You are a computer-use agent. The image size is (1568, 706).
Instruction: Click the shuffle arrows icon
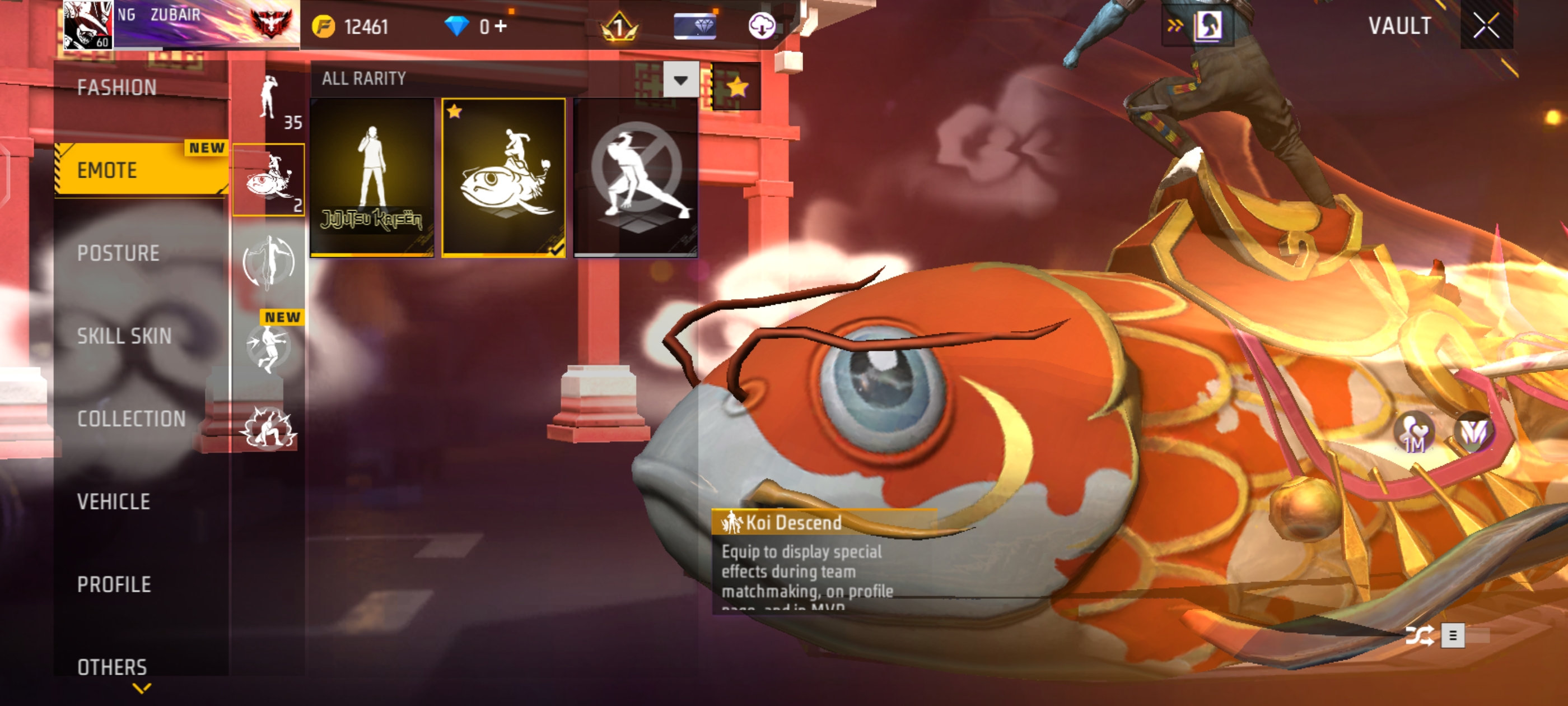pos(1420,635)
